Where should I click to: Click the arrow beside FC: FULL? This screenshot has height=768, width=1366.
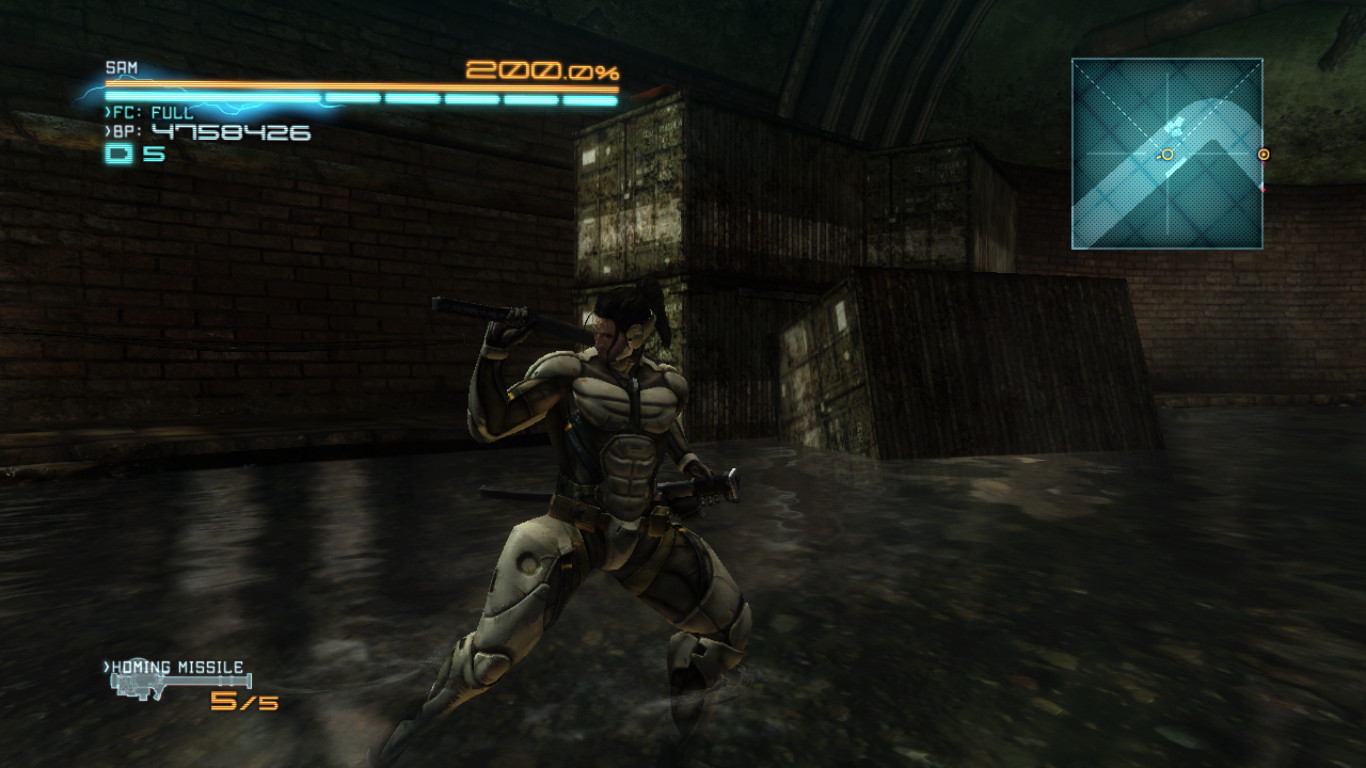(107, 112)
